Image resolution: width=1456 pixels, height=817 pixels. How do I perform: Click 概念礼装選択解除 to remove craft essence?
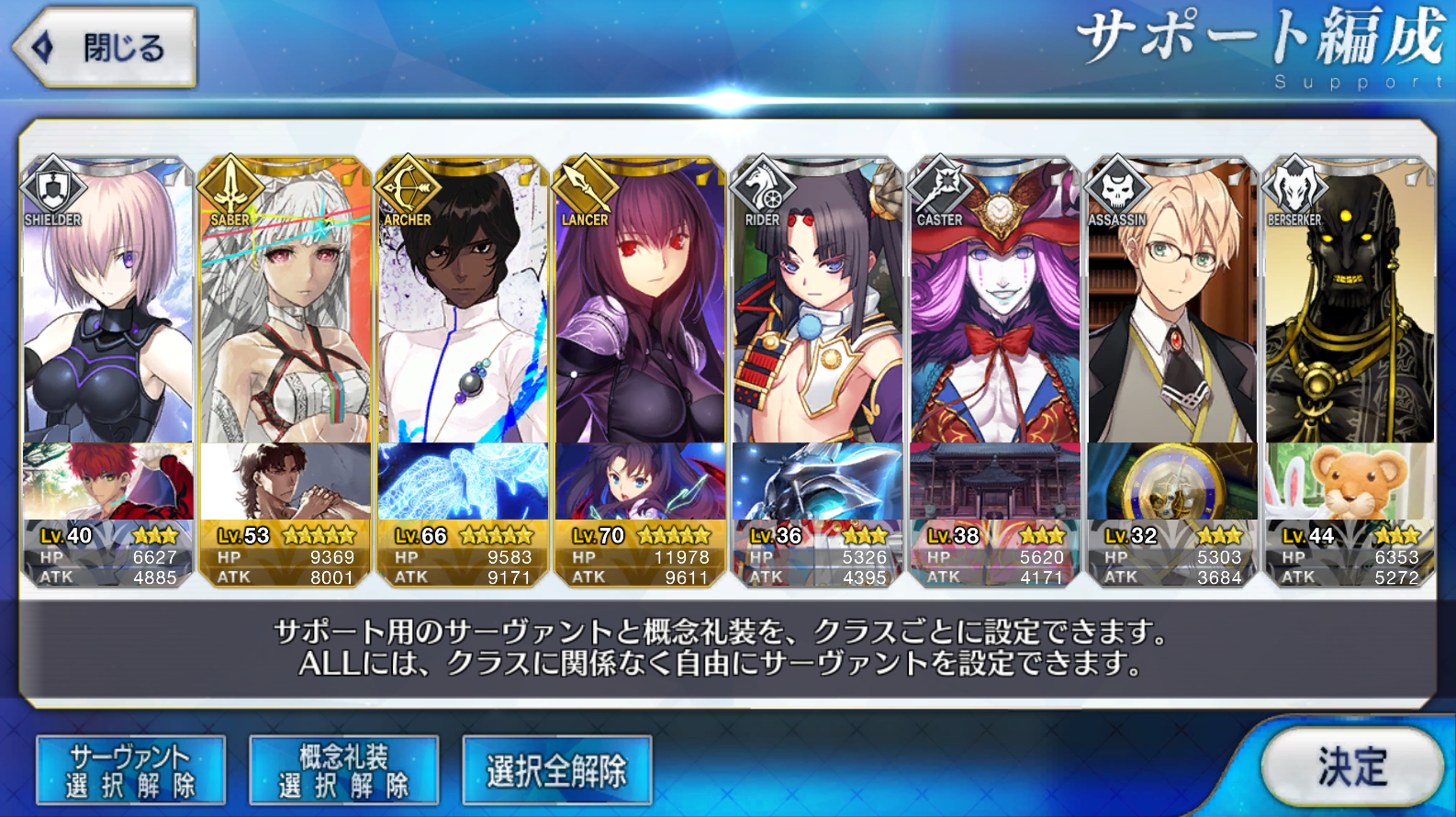point(343,770)
